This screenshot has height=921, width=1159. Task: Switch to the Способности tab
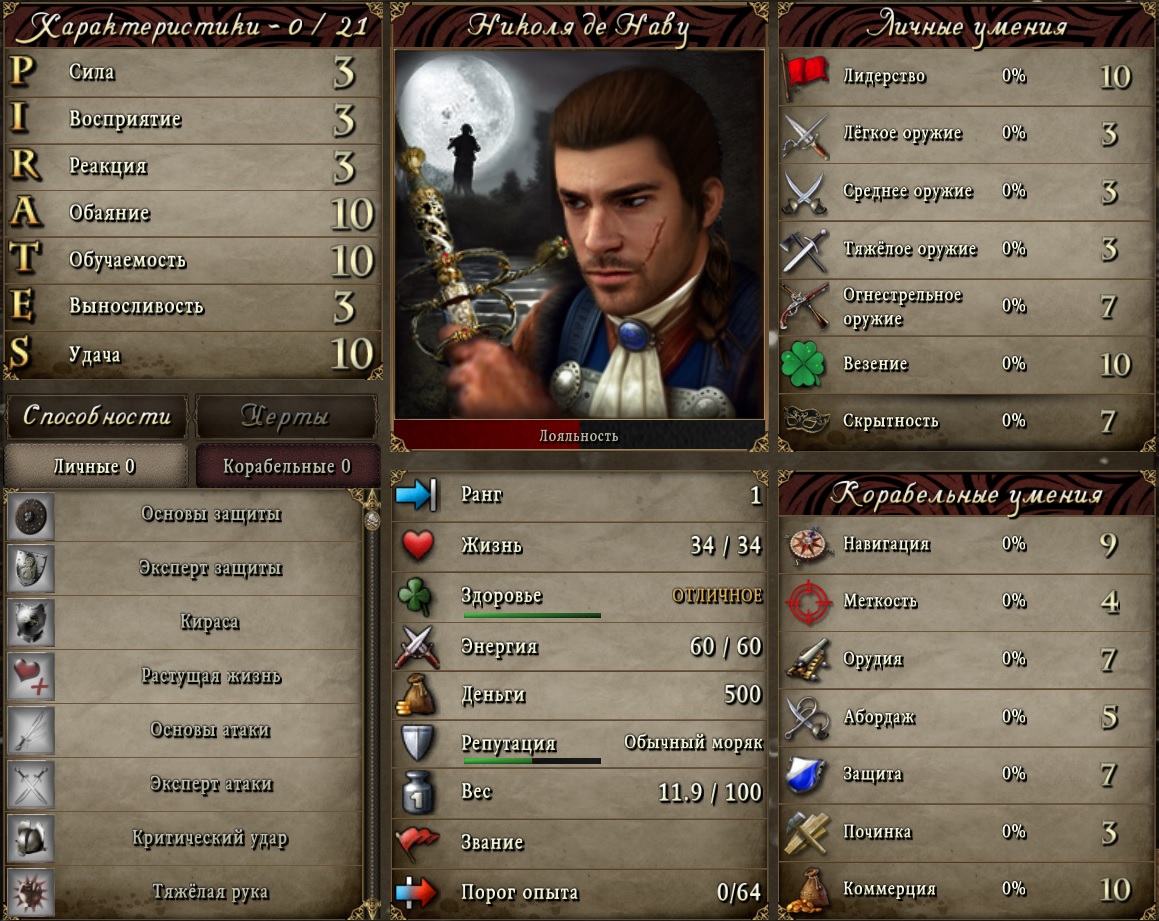(97, 416)
